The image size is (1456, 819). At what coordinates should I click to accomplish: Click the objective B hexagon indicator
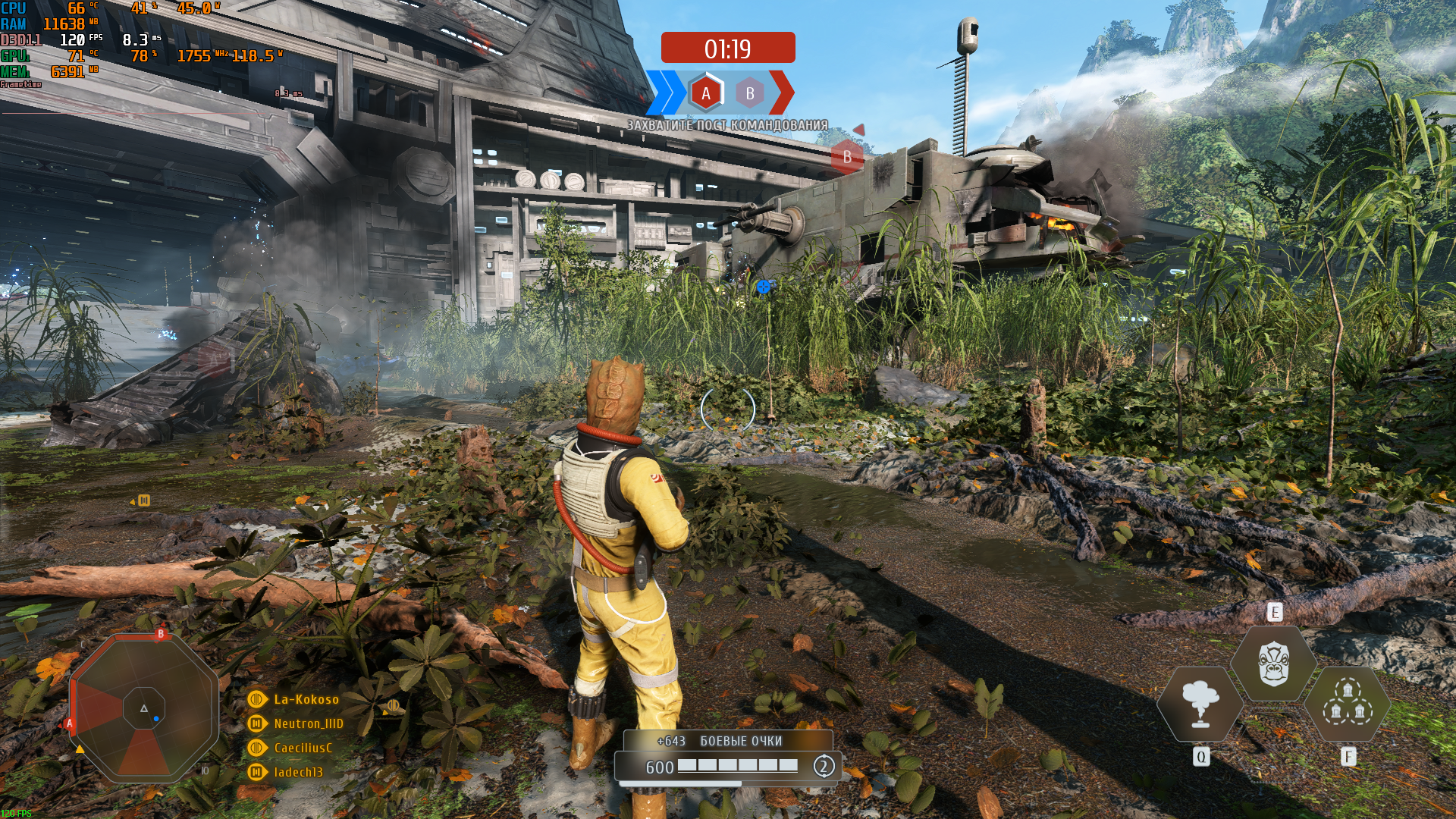tap(750, 93)
